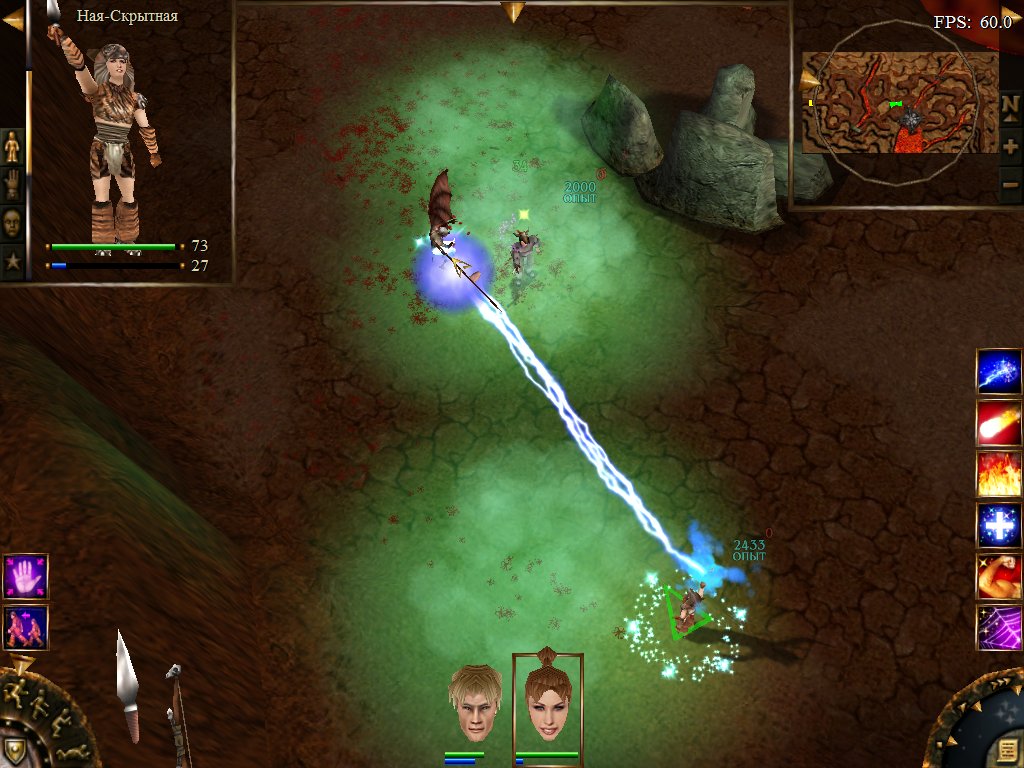Open the golden body figure tab
The height and width of the screenshot is (768, 1024).
pyautogui.click(x=12, y=146)
